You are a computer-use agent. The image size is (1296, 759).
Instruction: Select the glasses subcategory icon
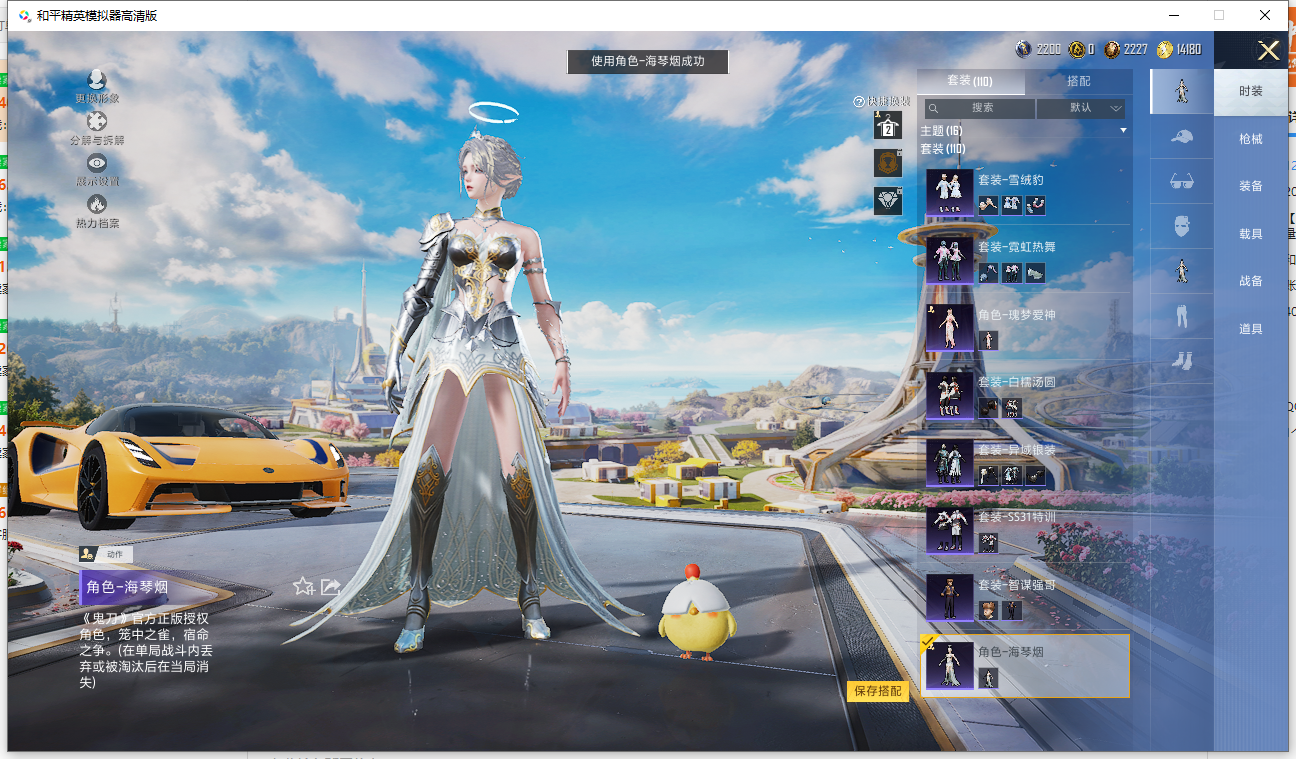(1181, 182)
